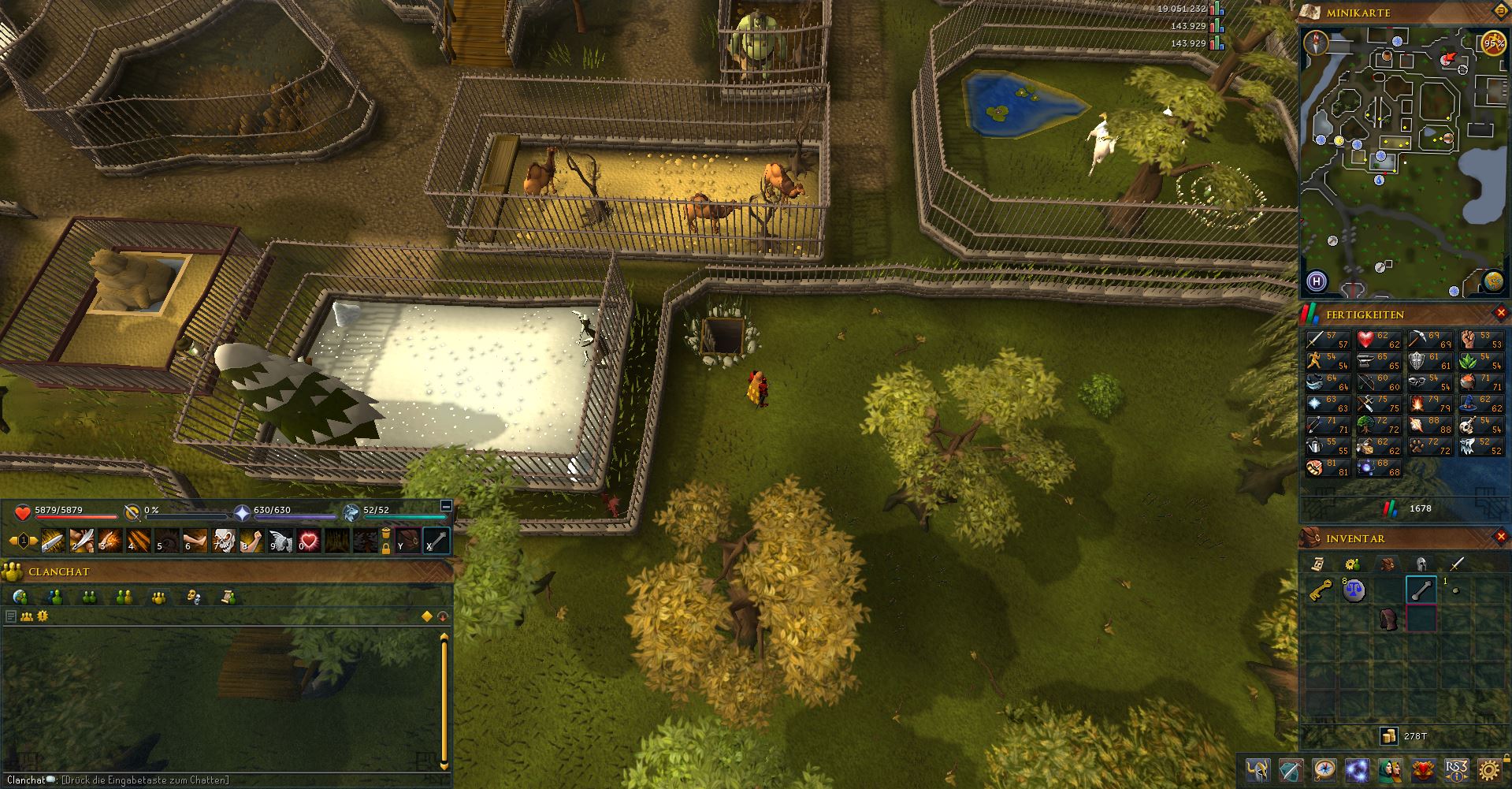Switch to the globe all-chat tab
Viewport: 1512px width, 789px height.
(21, 597)
